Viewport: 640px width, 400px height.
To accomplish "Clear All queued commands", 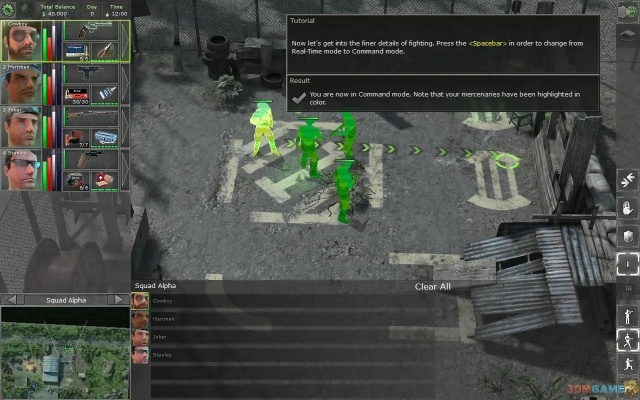I will click(x=432, y=286).
